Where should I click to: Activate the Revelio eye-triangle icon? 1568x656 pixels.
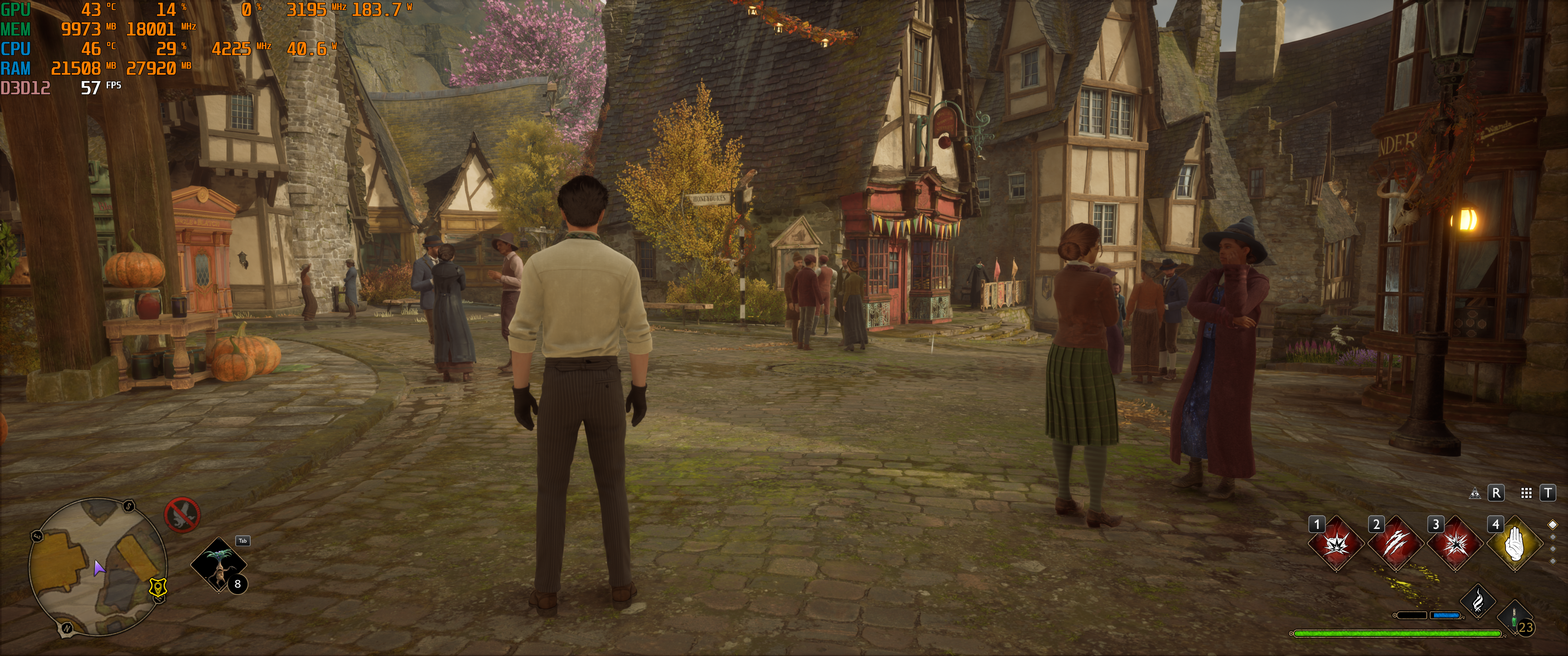1475,493
